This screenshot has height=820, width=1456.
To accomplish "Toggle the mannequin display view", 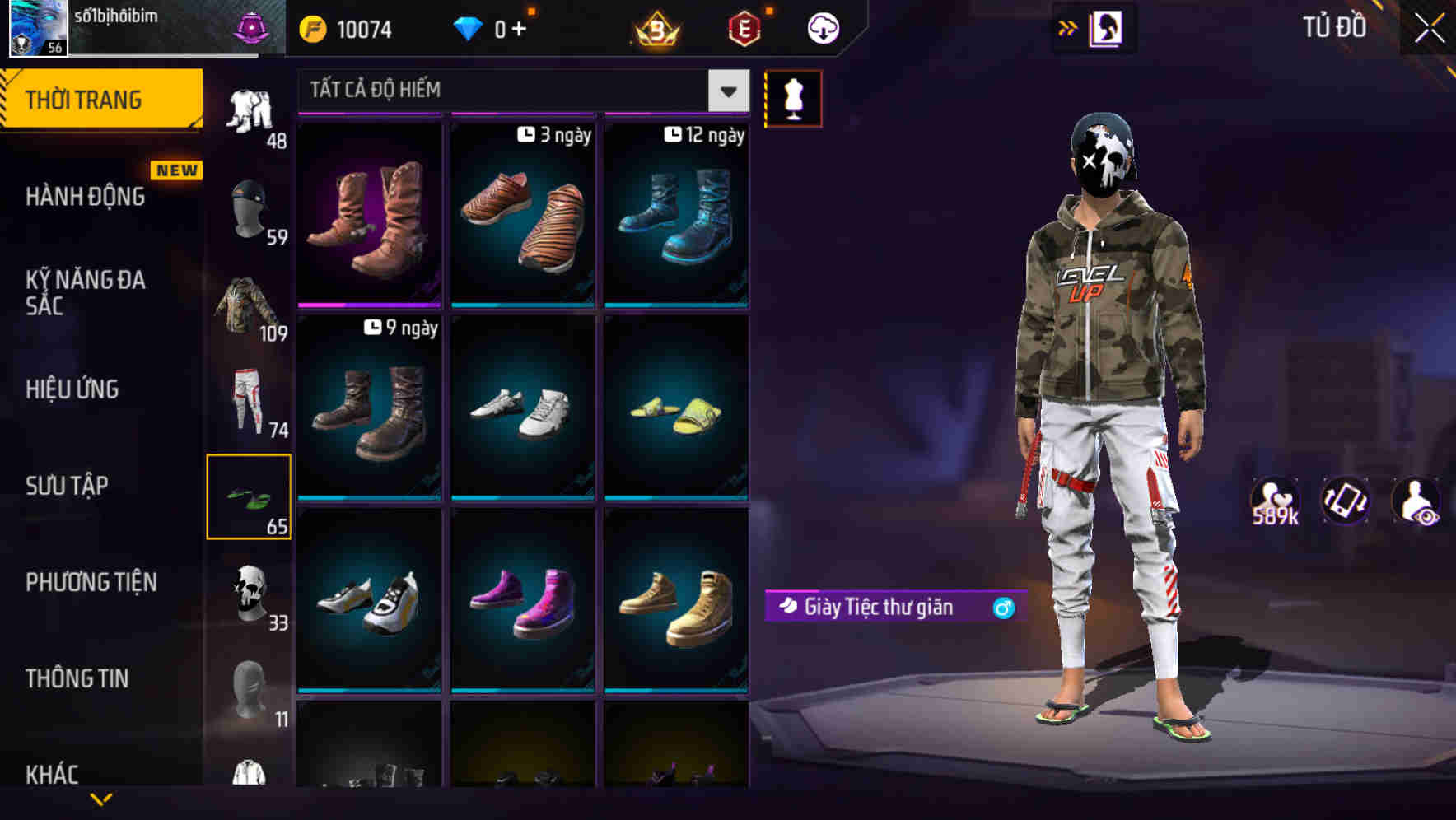I will [x=793, y=98].
